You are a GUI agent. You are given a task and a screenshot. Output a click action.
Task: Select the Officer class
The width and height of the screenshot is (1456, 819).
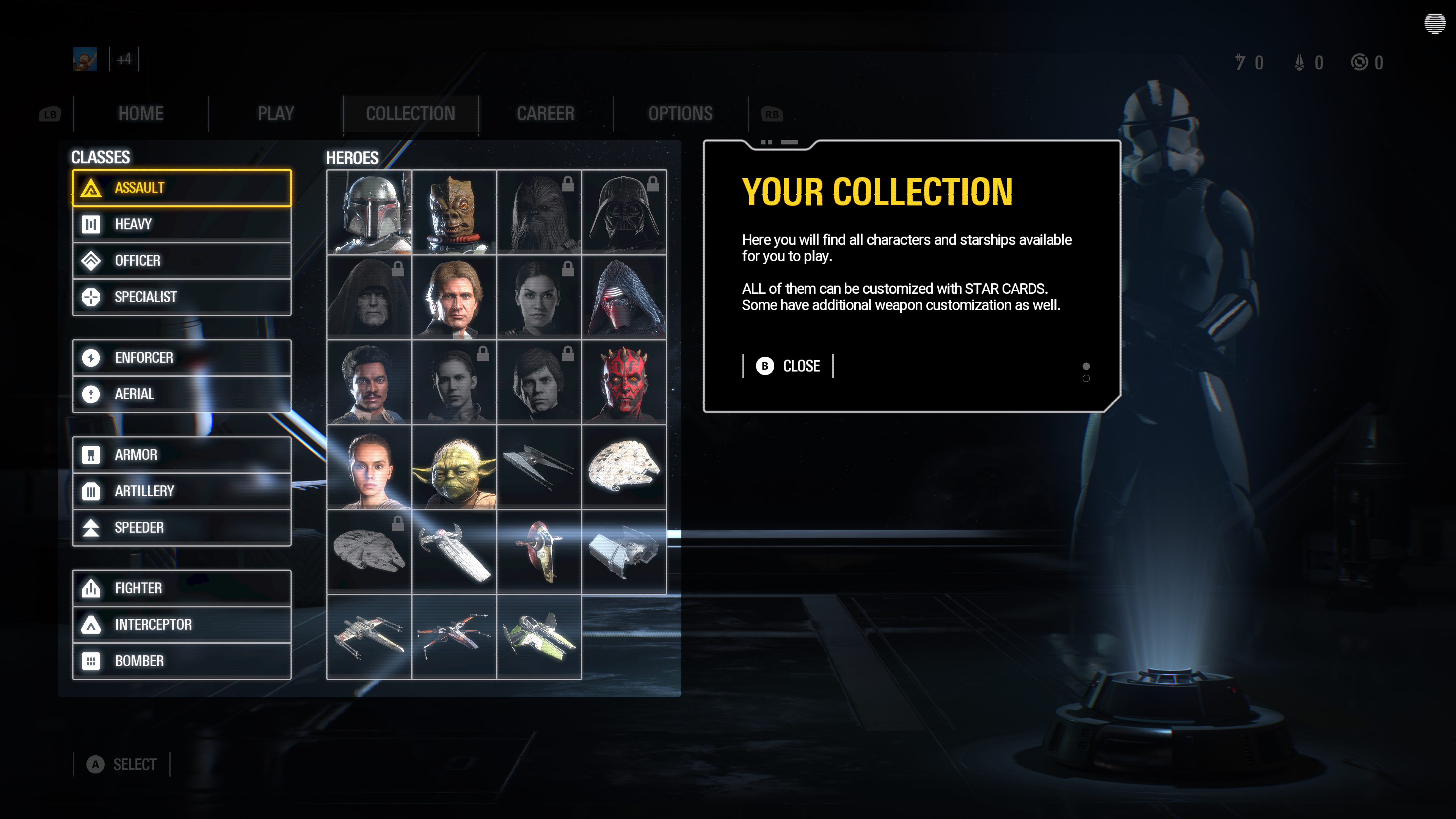click(x=182, y=260)
